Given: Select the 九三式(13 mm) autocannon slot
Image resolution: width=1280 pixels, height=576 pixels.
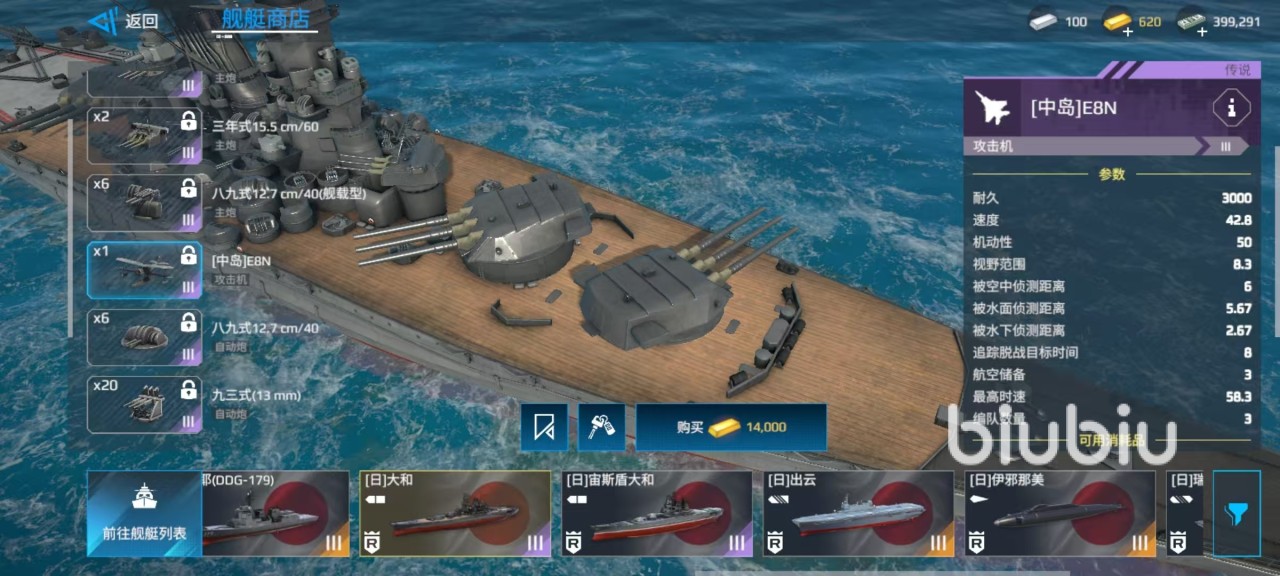Looking at the screenshot, I should pos(144,404).
